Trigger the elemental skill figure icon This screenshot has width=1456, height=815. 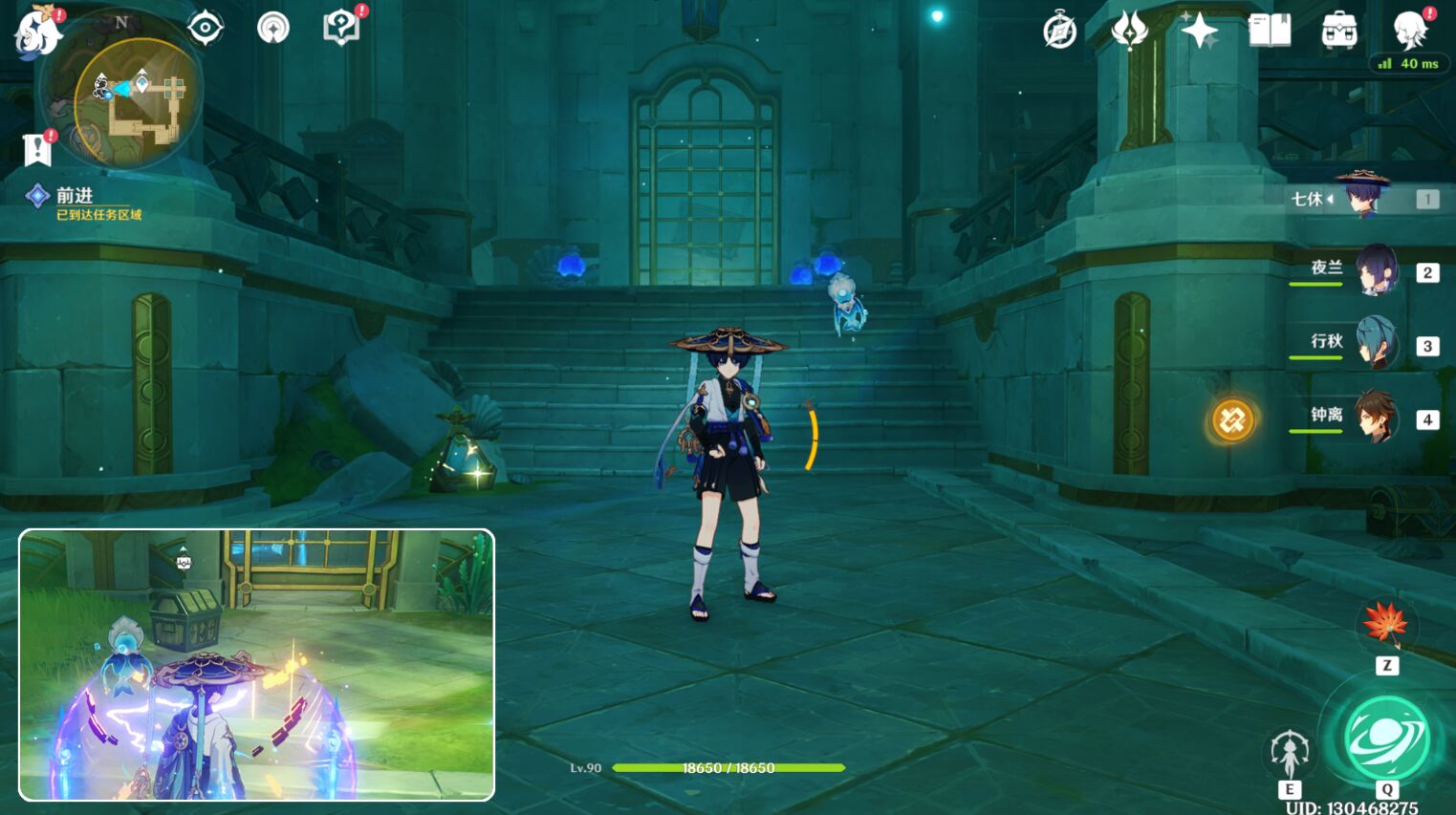(1290, 753)
